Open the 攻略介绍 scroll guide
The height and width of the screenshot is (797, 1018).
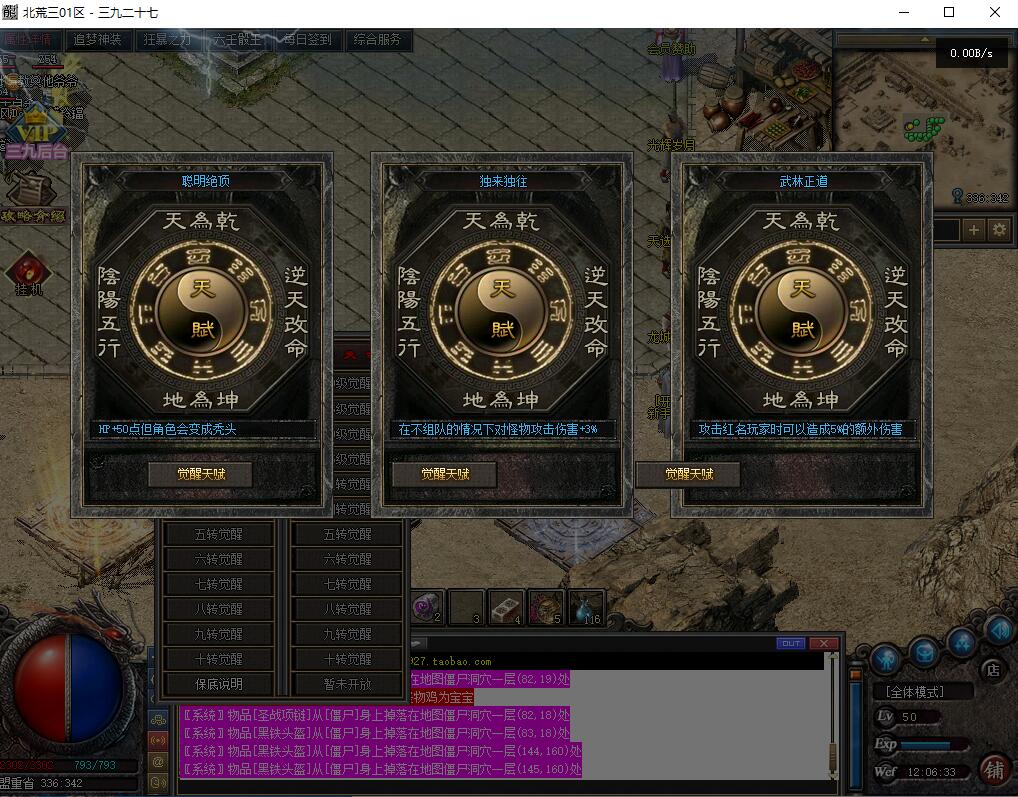32,197
